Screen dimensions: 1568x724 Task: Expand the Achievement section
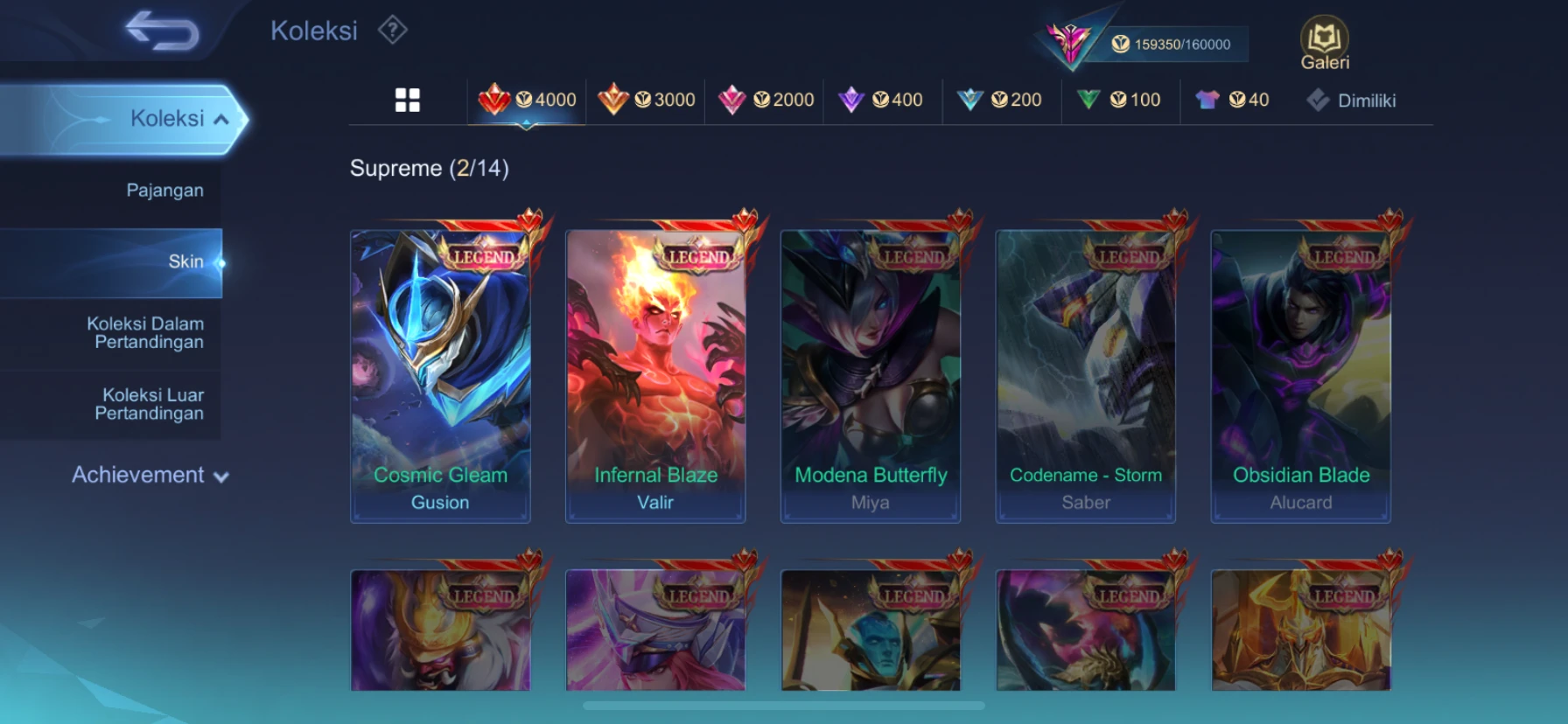tap(150, 475)
